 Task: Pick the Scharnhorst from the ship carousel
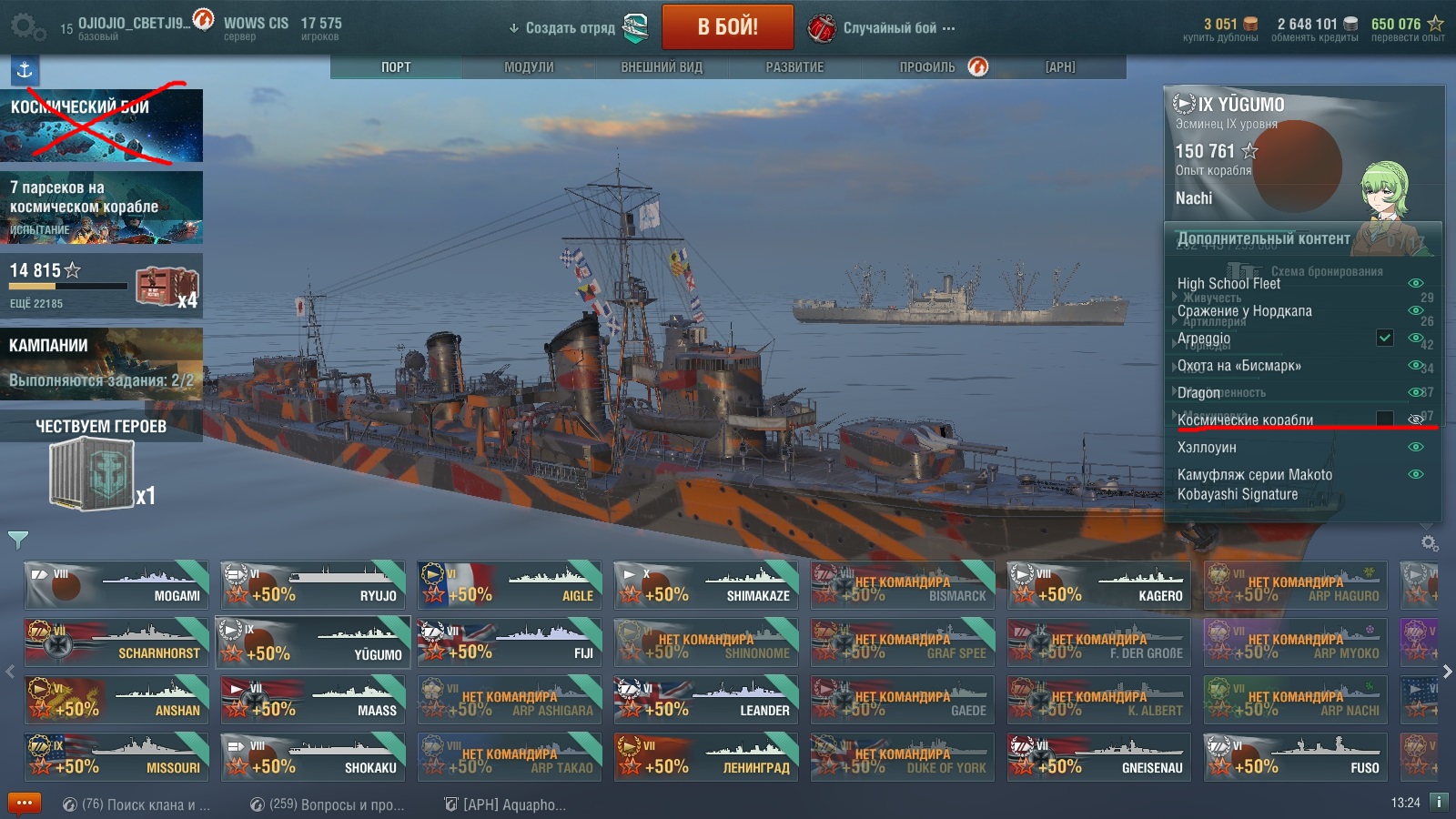pyautogui.click(x=116, y=642)
